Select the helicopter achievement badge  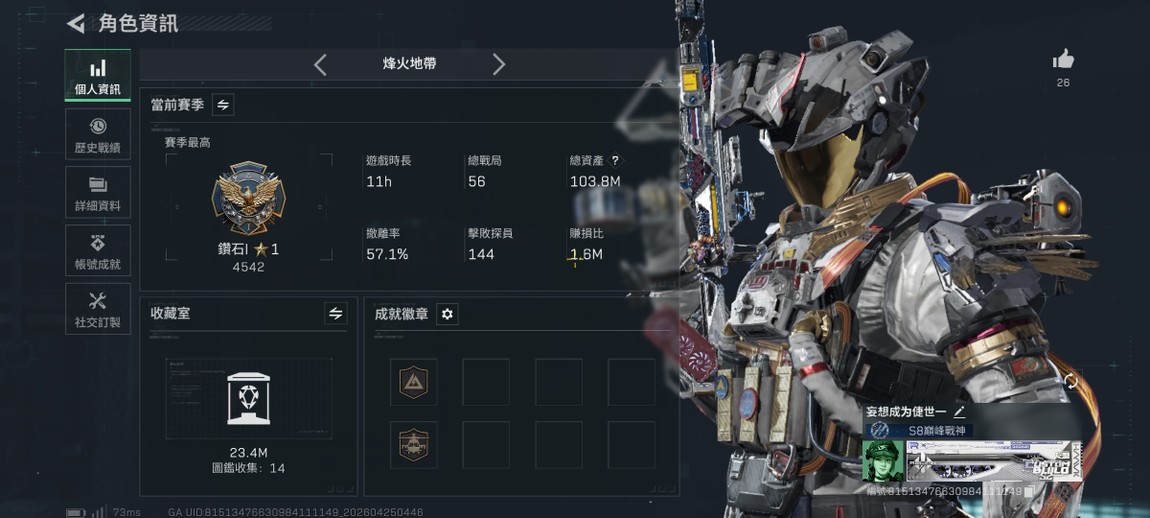[414, 444]
